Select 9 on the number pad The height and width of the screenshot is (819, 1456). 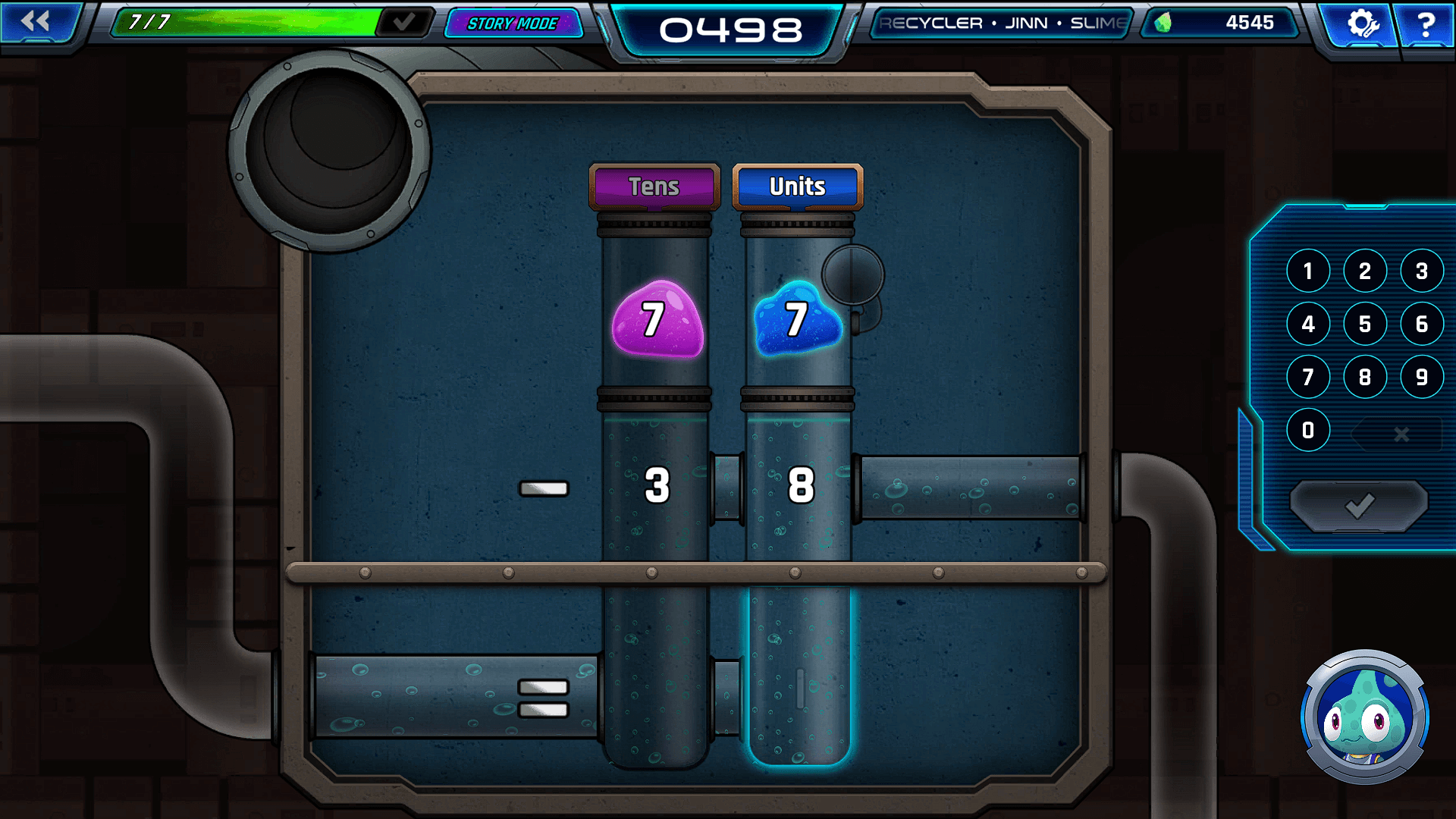(1422, 377)
